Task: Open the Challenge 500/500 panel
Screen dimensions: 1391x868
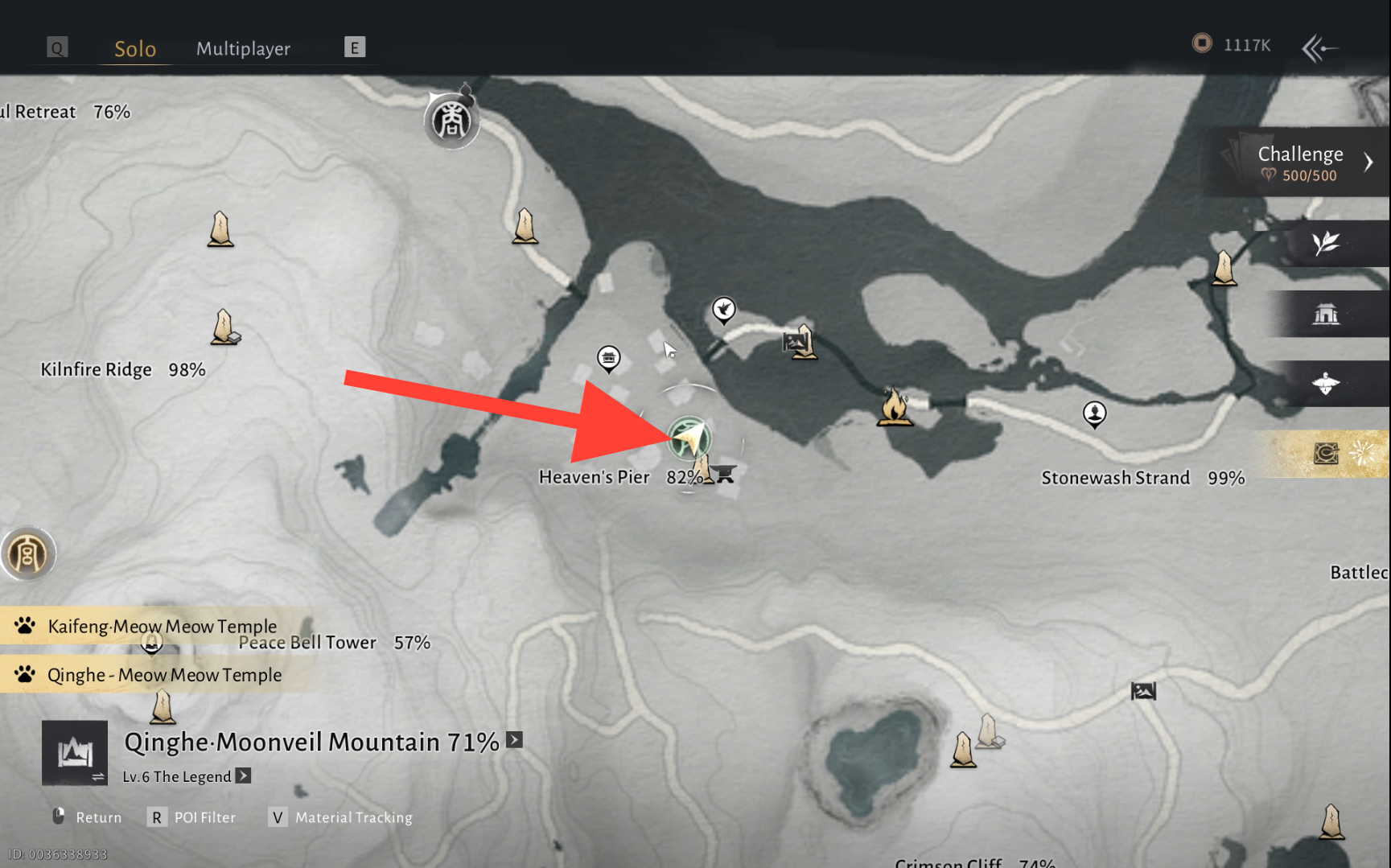Action: 1300,162
